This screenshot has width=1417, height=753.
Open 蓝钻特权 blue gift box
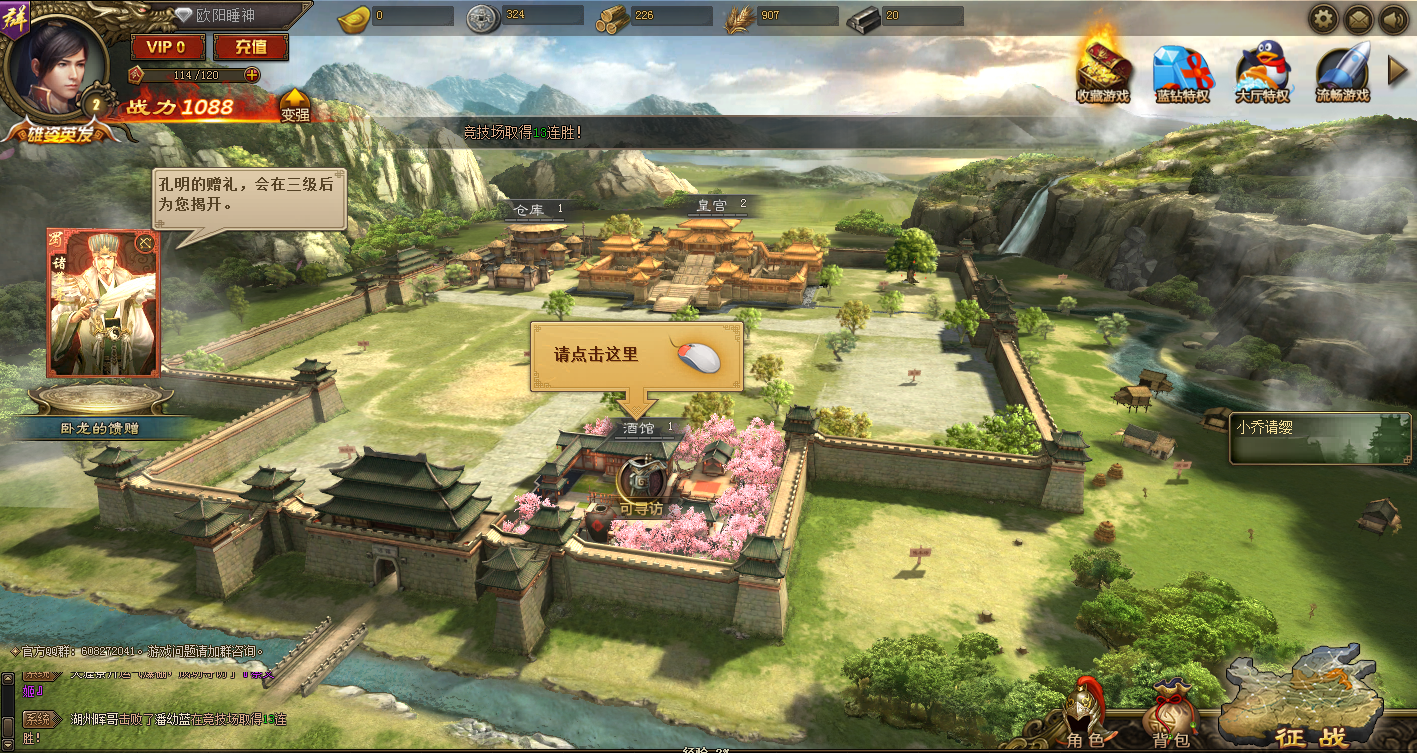pyautogui.click(x=1182, y=72)
